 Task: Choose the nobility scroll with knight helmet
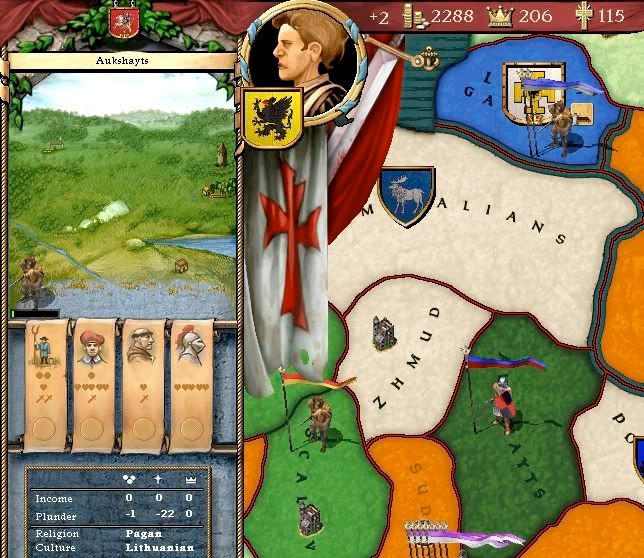pyautogui.click(x=190, y=380)
